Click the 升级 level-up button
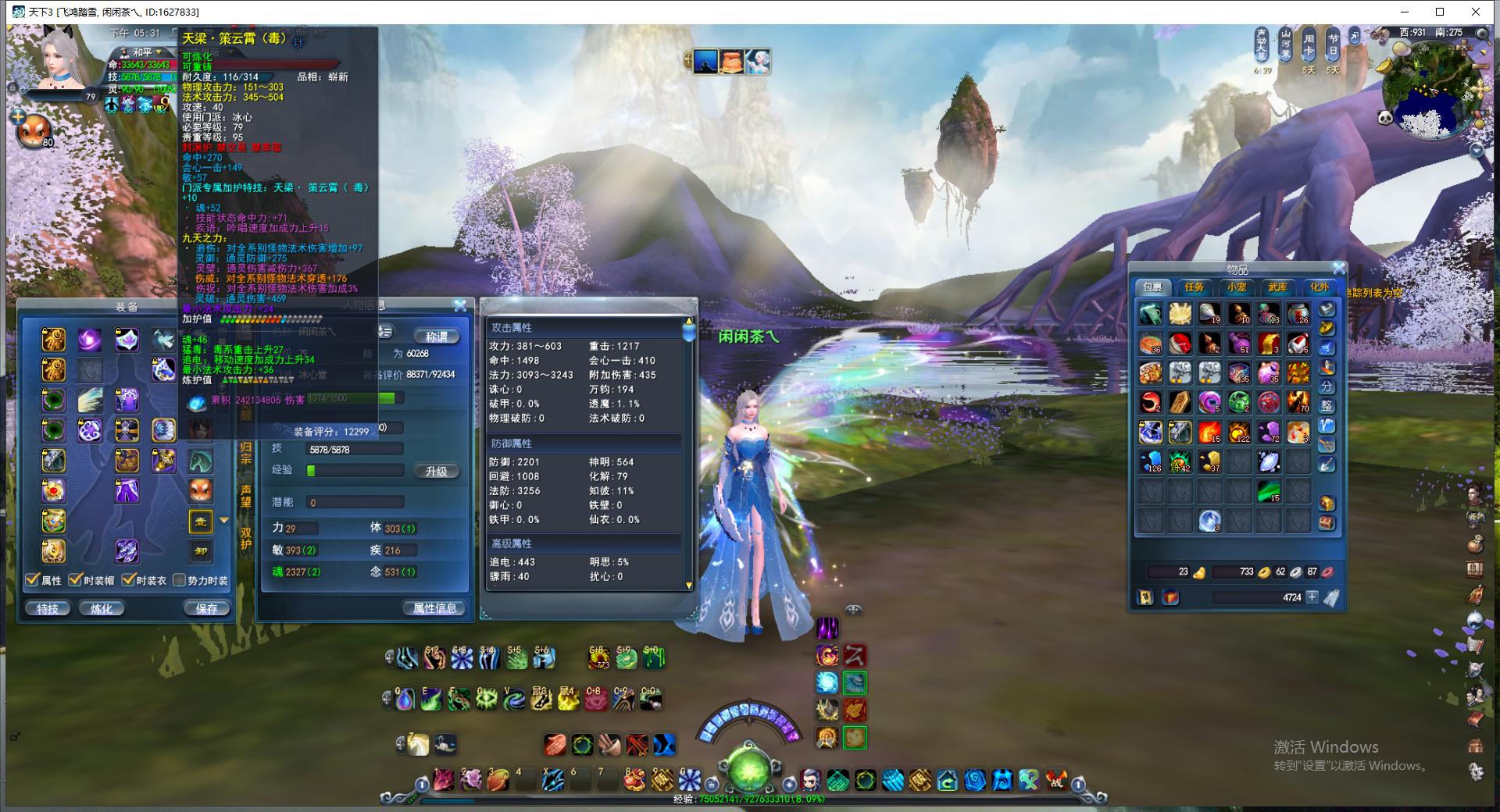1500x812 pixels. (x=436, y=471)
